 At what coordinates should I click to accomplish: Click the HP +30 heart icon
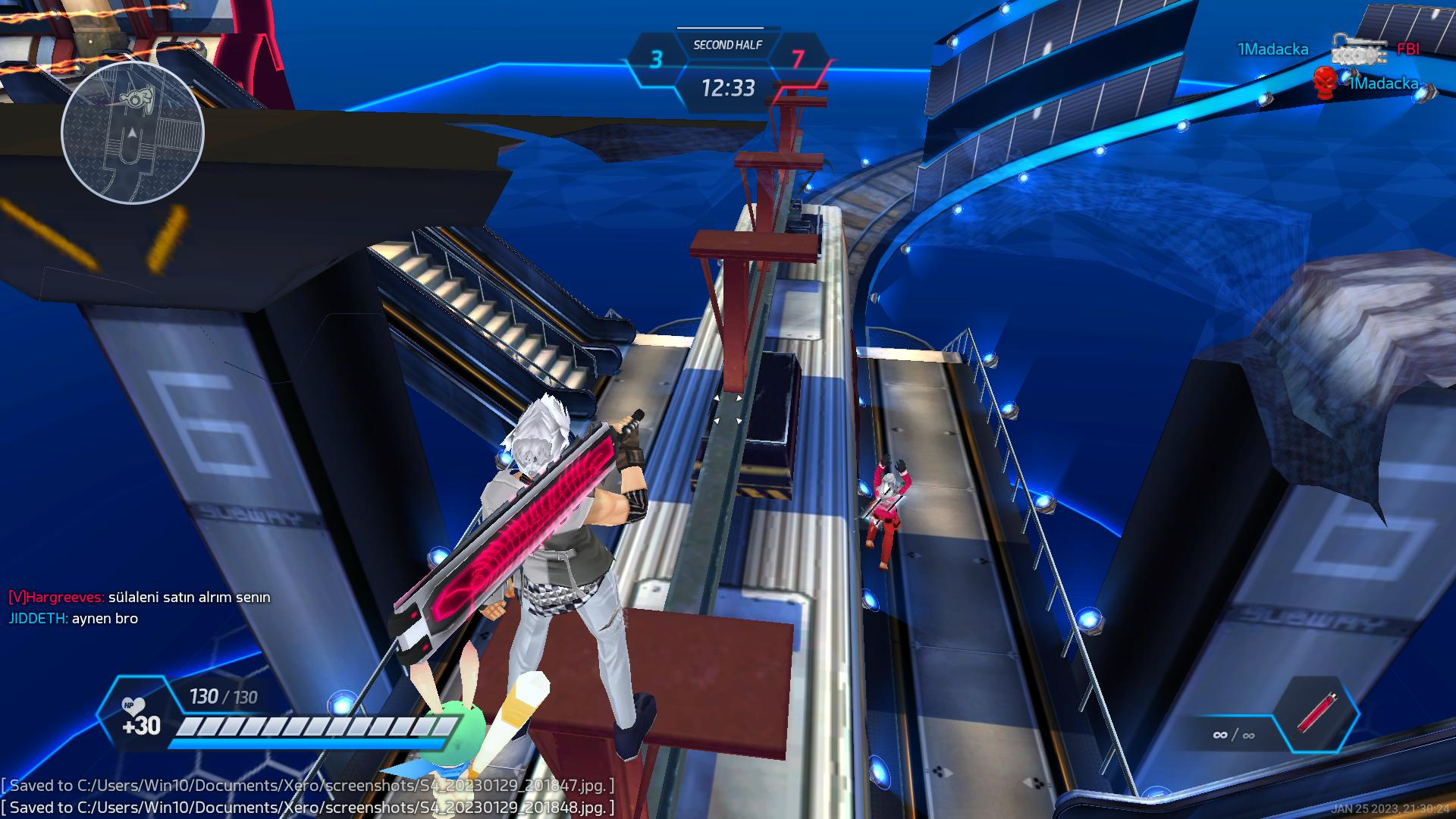[133, 706]
